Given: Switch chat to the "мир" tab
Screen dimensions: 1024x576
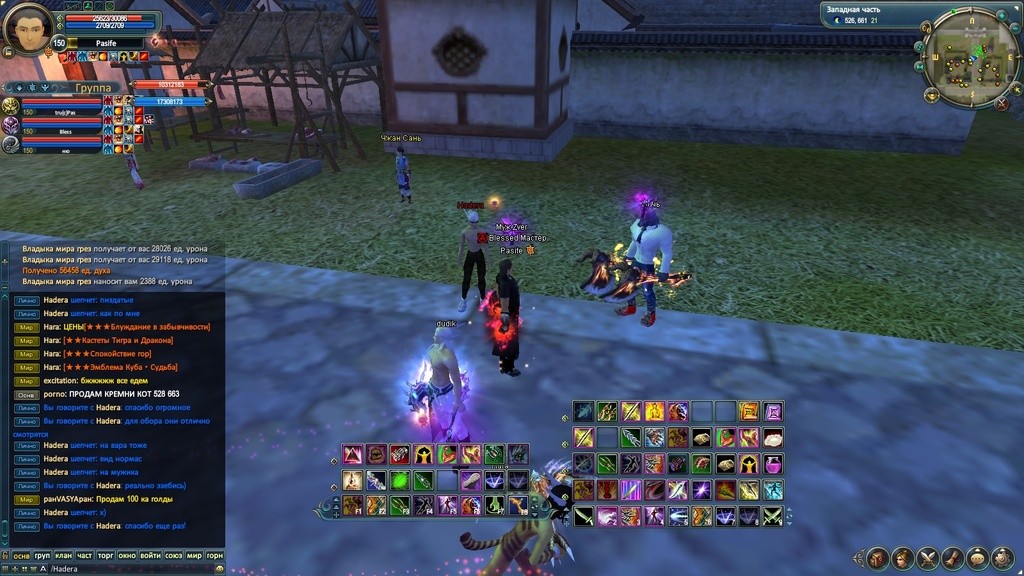Looking at the screenshot, I should click(193, 555).
